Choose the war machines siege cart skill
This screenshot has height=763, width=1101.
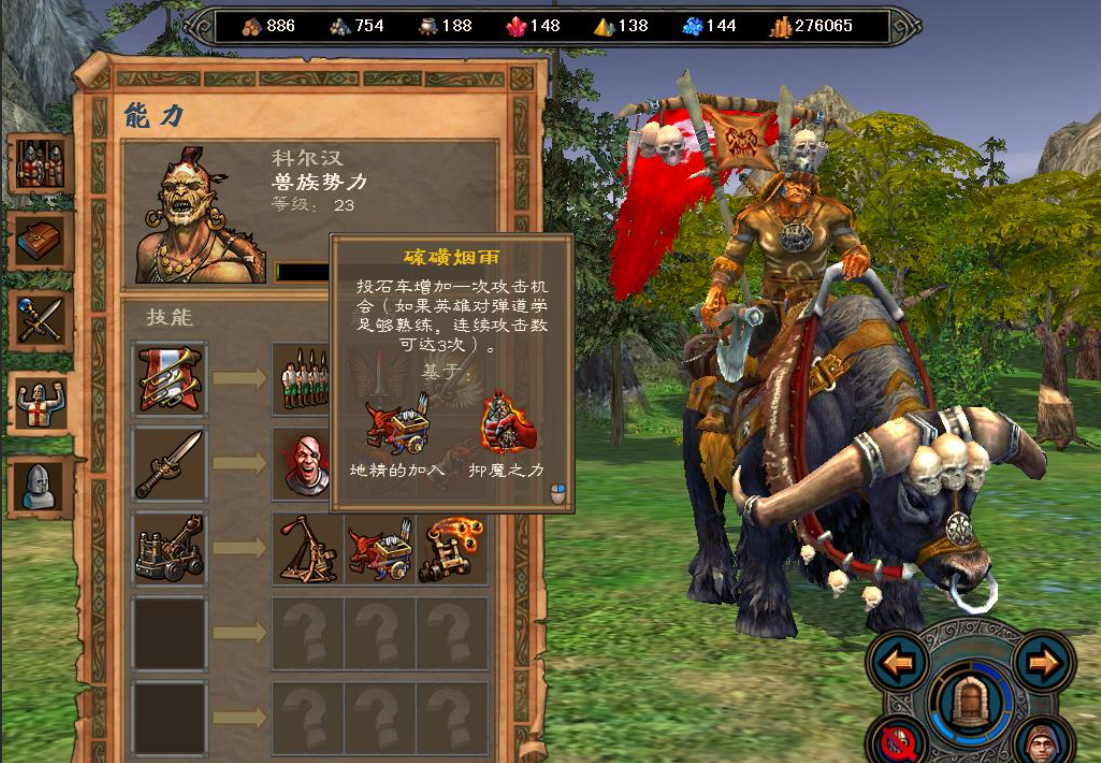[170, 549]
